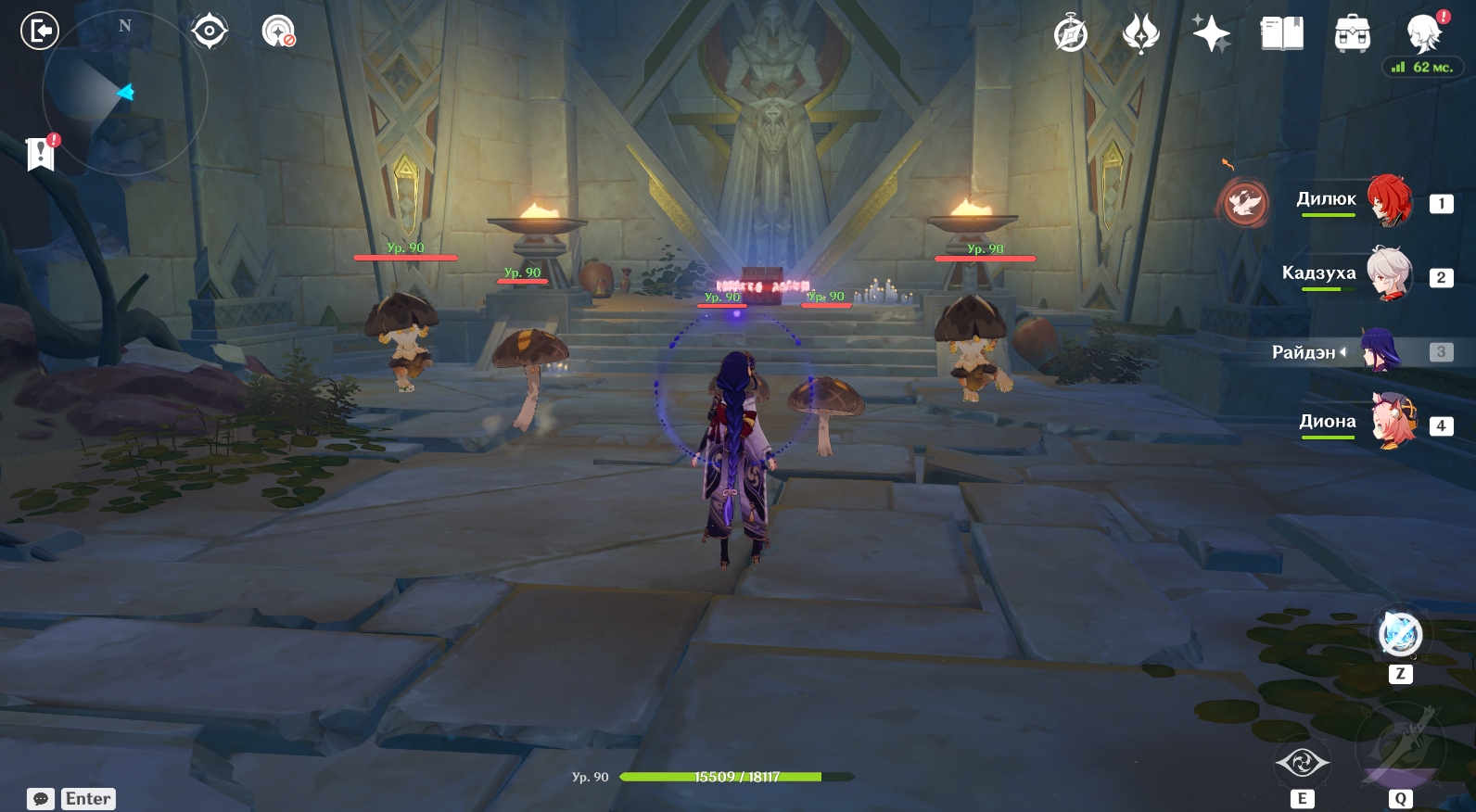
Task: Open the Paimon menu icon
Action: tap(1423, 33)
